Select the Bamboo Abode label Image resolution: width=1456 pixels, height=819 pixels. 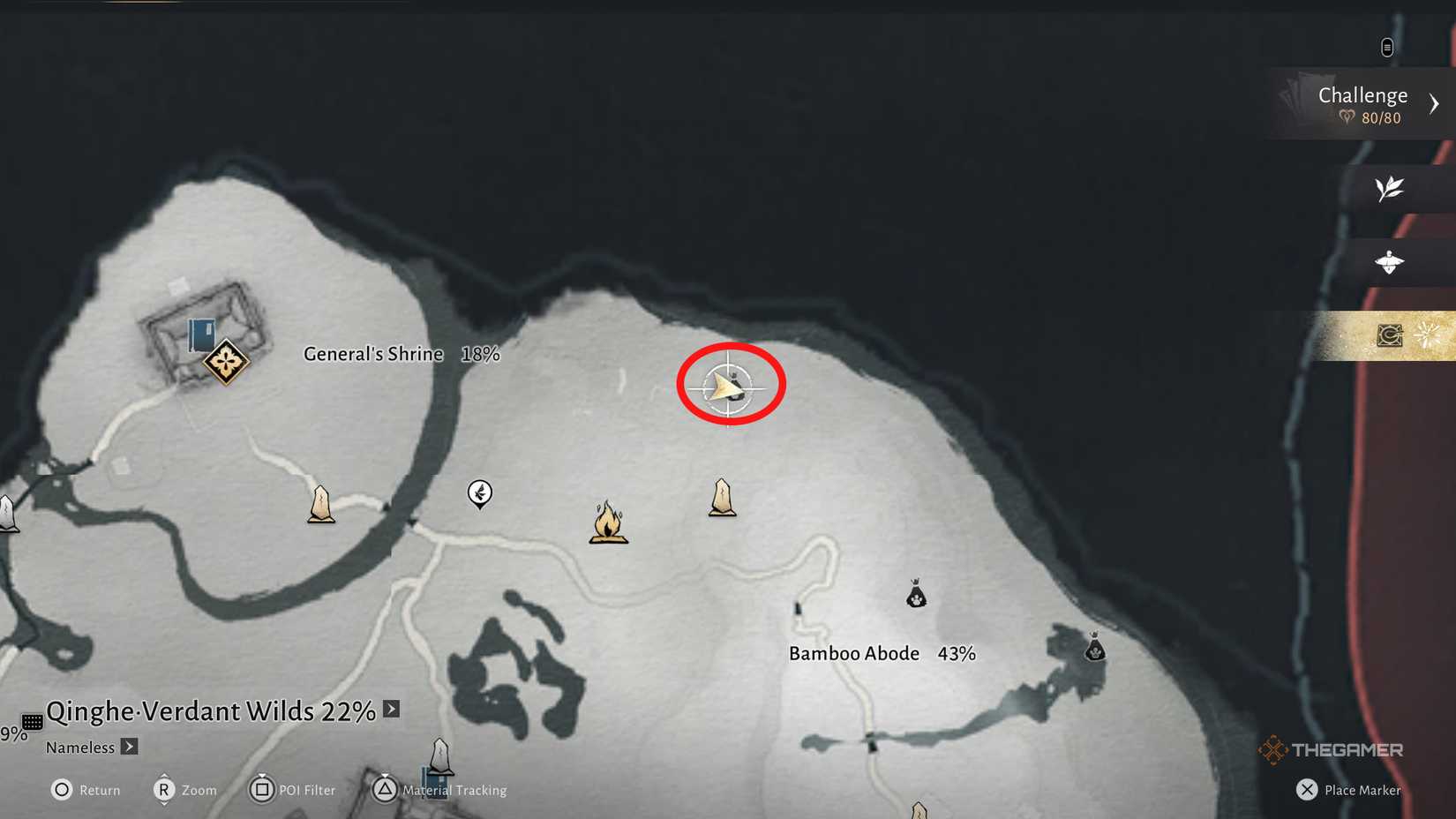tap(852, 653)
